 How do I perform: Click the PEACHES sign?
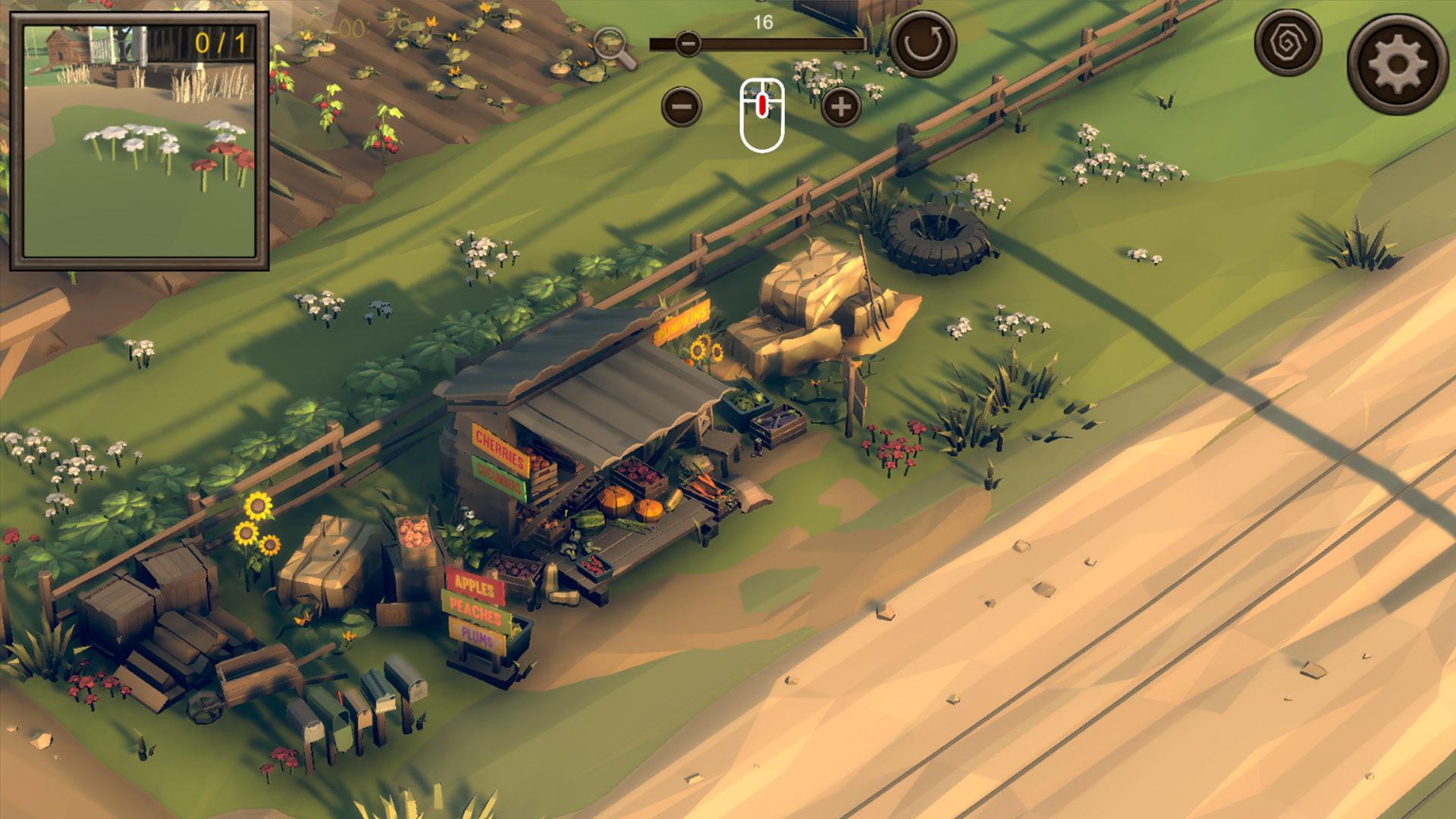tap(475, 610)
